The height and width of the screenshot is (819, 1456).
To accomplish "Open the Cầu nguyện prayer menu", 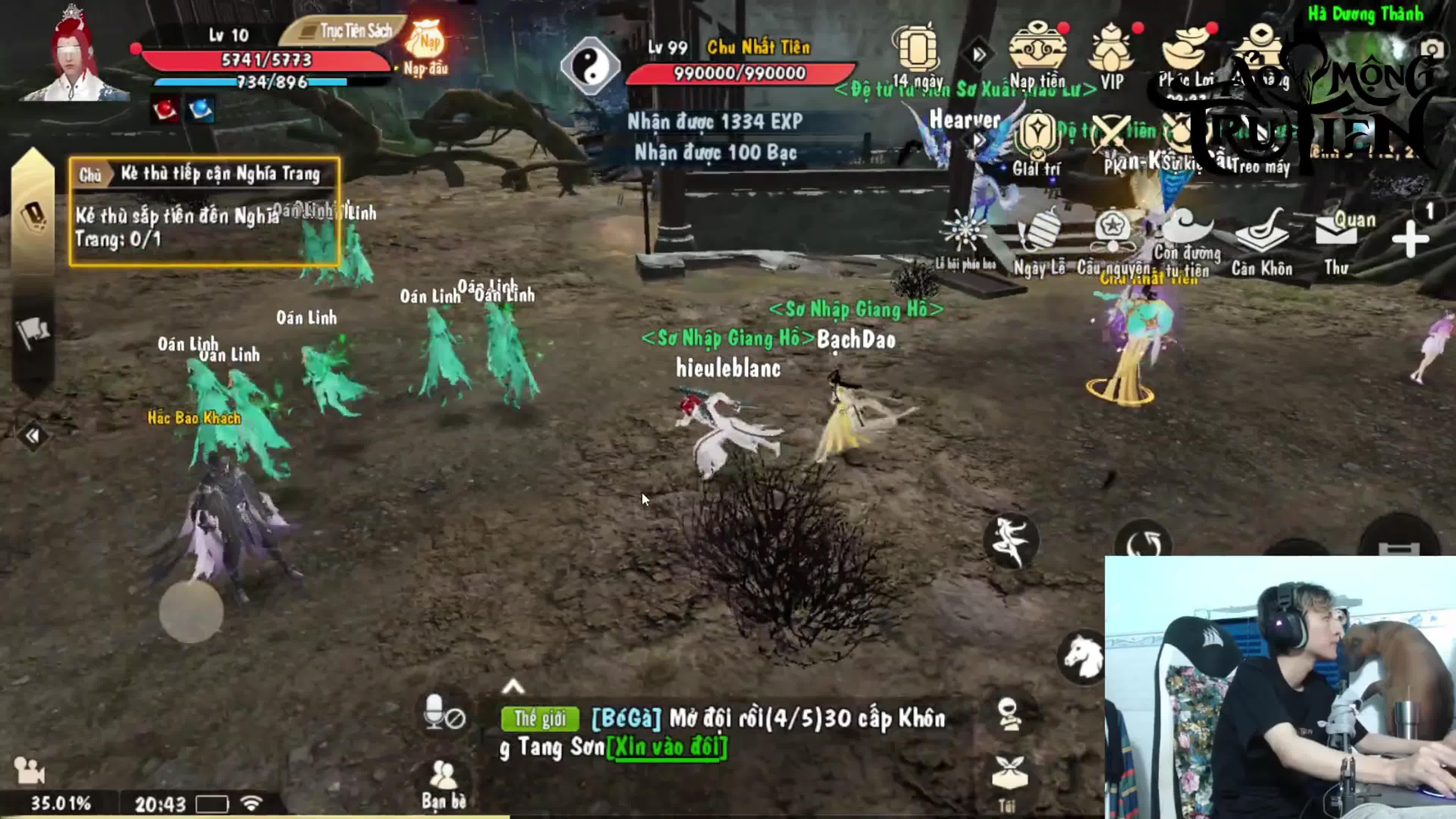I will [1112, 240].
